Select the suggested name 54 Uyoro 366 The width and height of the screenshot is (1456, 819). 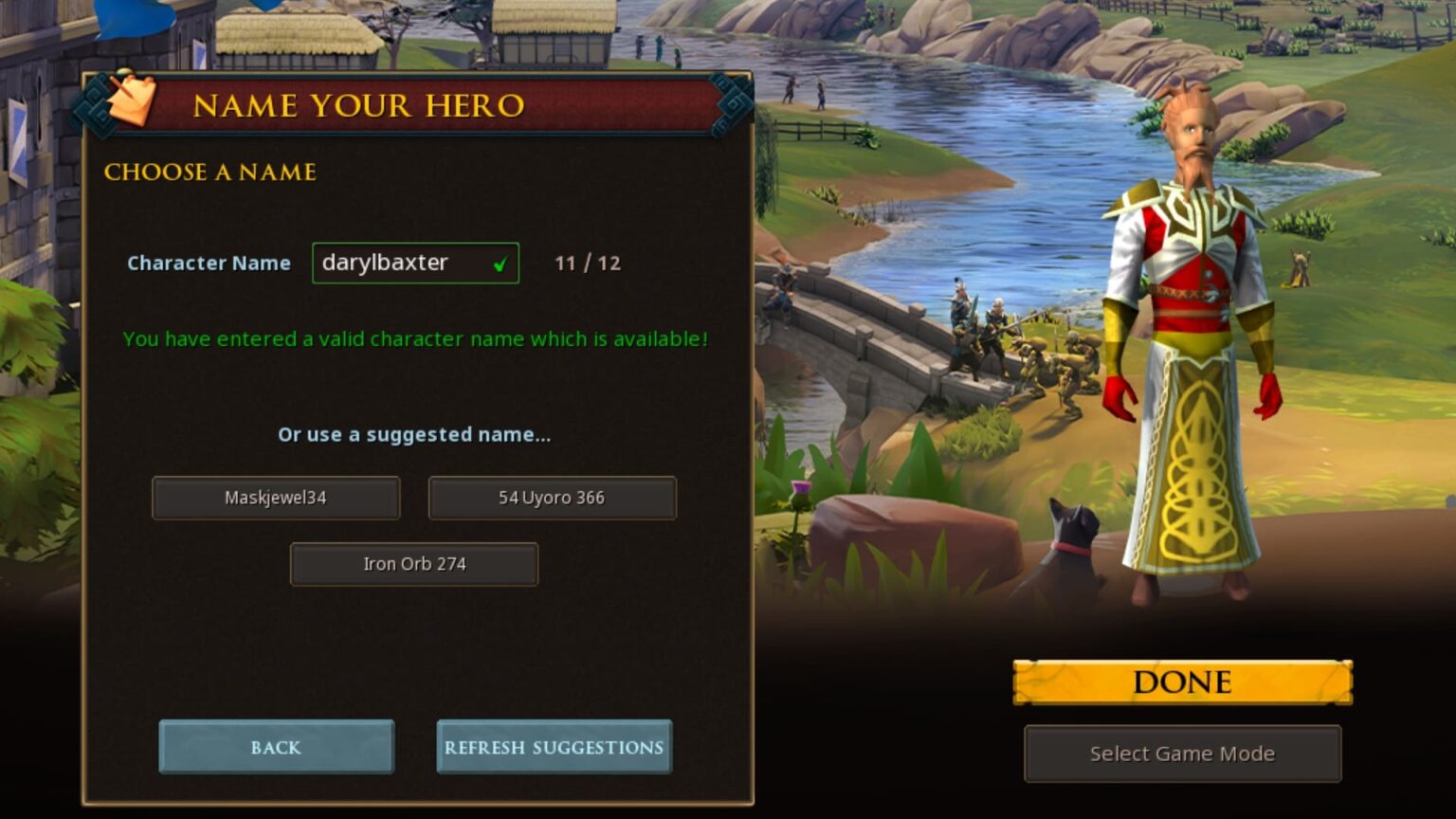pyautogui.click(x=553, y=497)
